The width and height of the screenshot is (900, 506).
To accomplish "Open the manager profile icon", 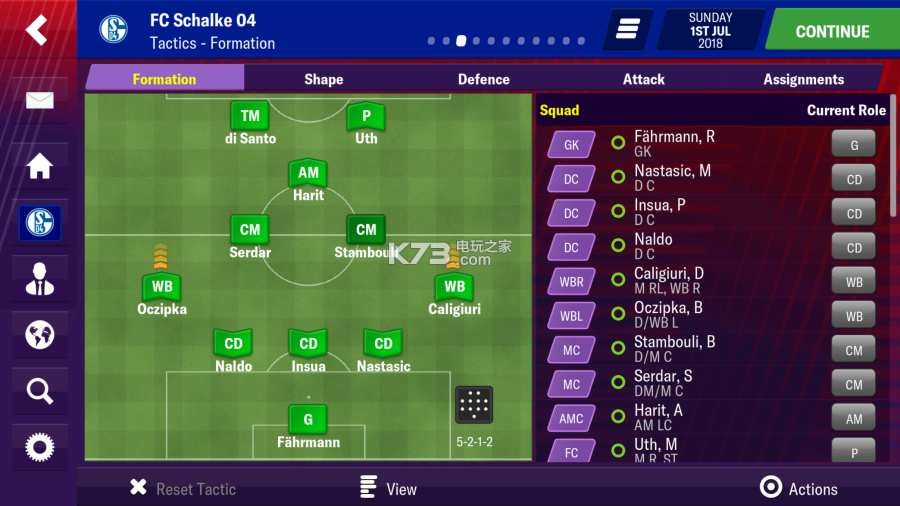I will click(39, 279).
